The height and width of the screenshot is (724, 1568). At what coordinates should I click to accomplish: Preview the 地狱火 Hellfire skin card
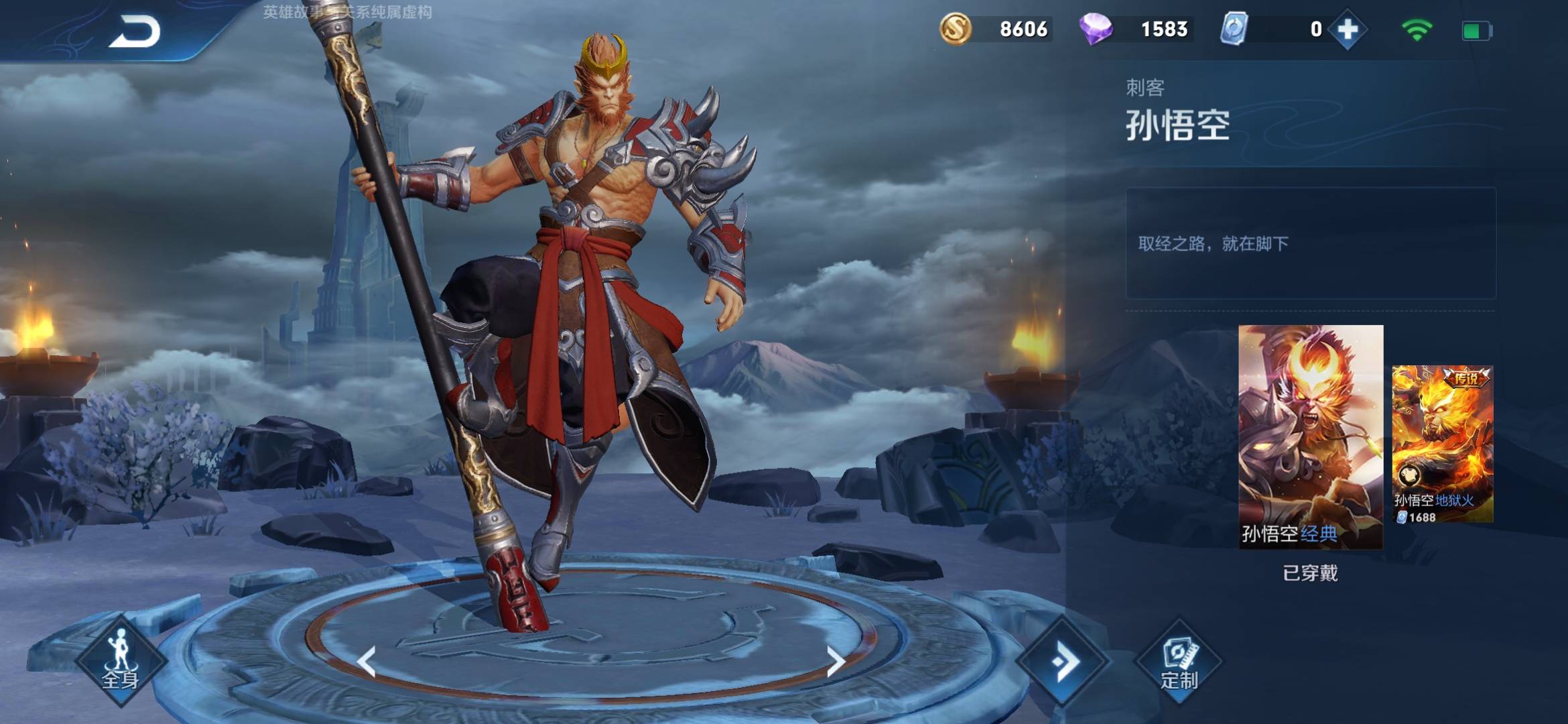1442,444
